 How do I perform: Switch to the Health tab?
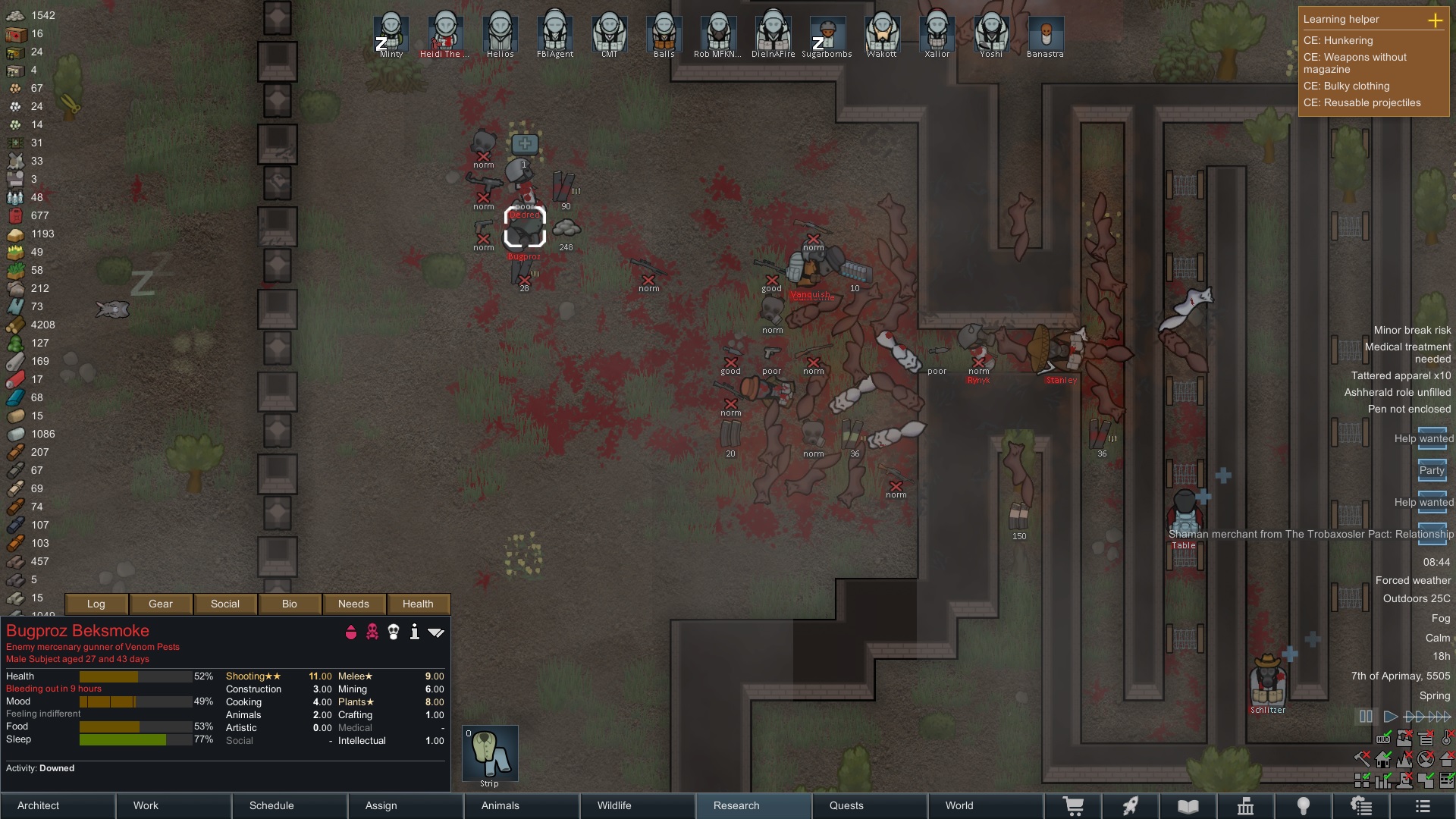coord(418,604)
